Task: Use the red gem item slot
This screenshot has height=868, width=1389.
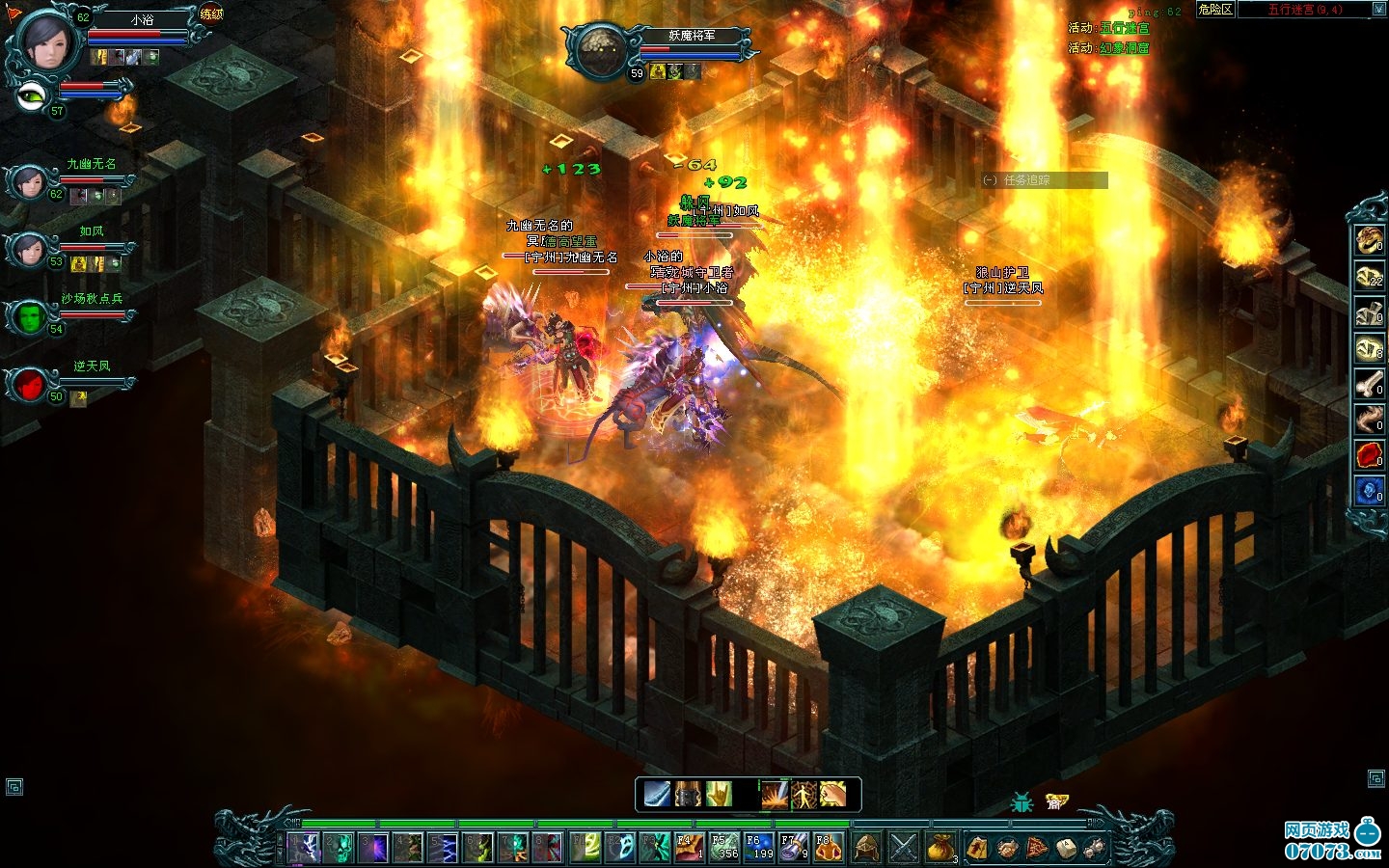Action: [x=1369, y=455]
